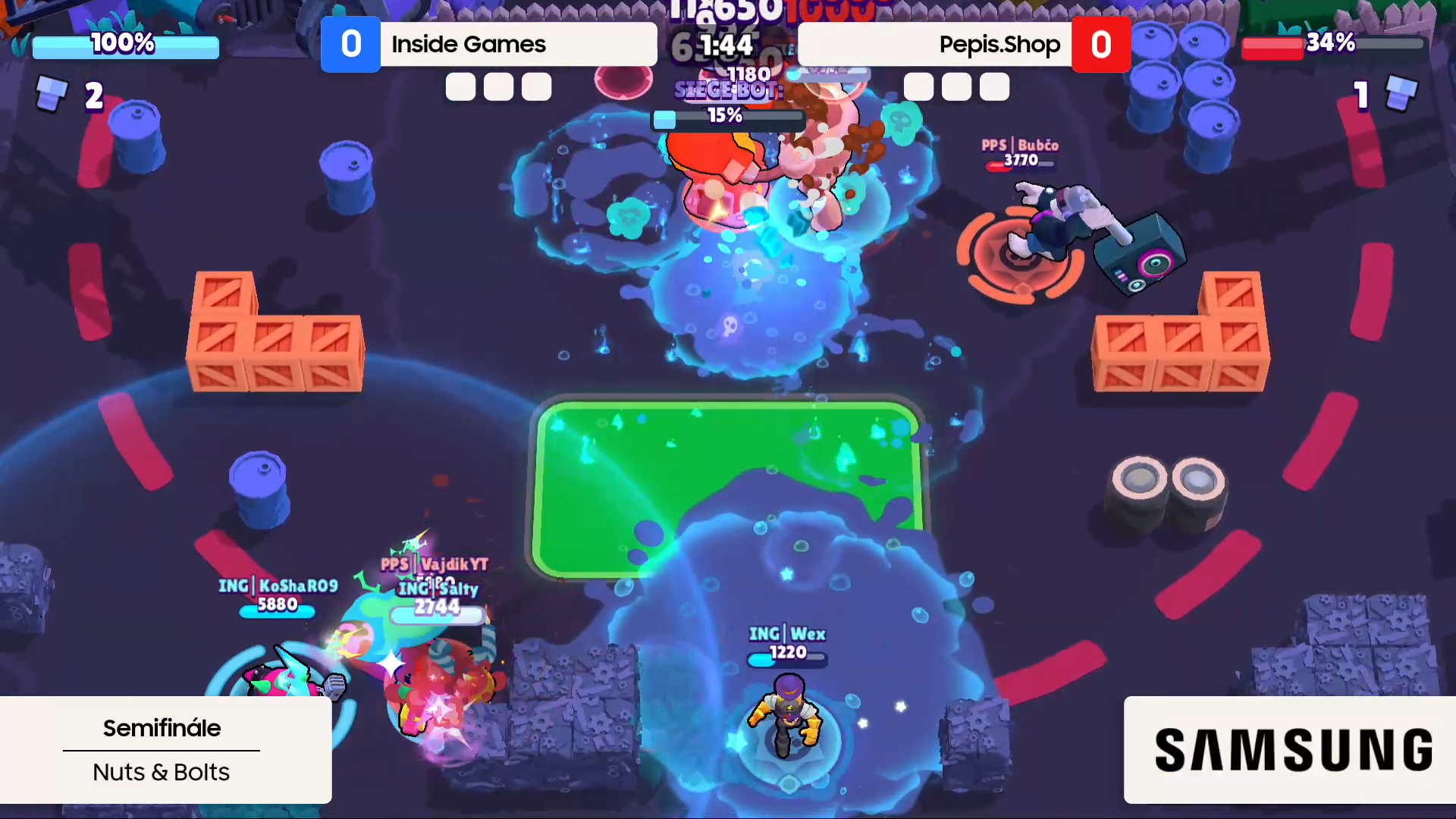The height and width of the screenshot is (819, 1456).
Task: Click the Siege Bot 15% health bar
Action: pyautogui.click(x=728, y=118)
